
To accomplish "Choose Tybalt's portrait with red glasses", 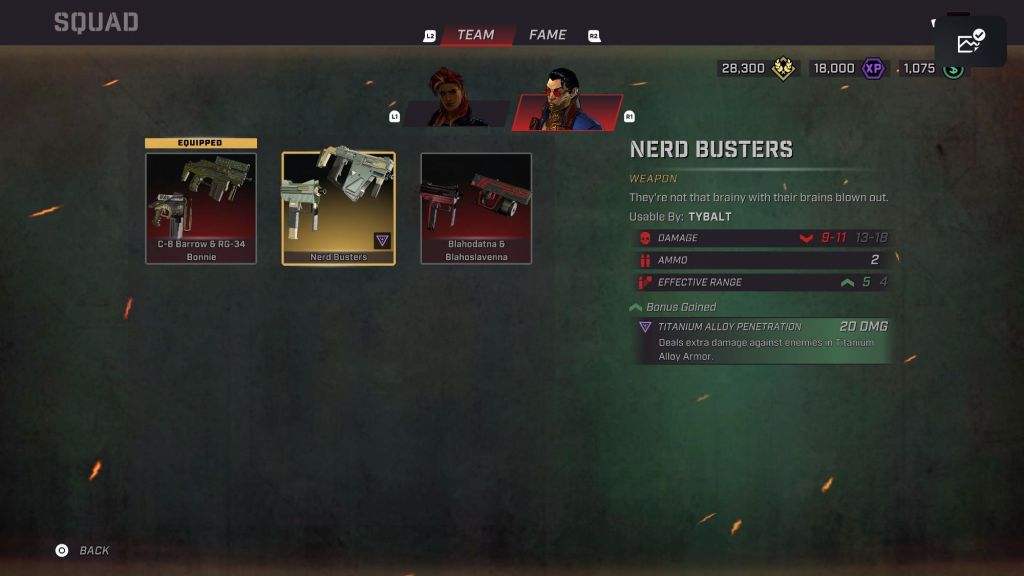I will 567,101.
